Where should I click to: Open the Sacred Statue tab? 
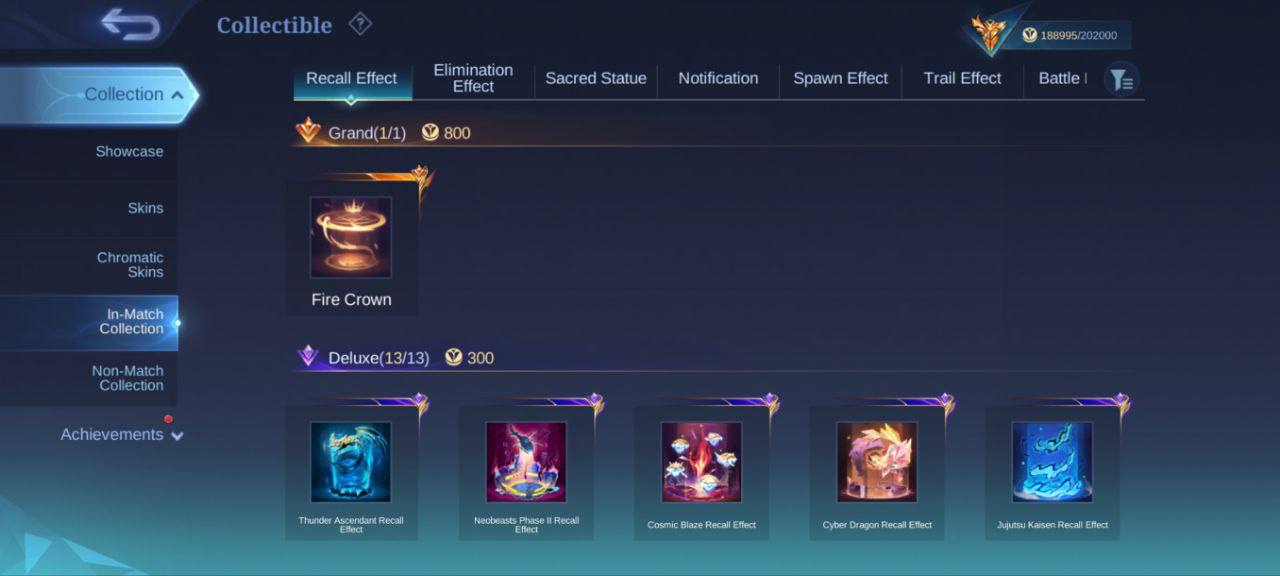click(x=595, y=78)
